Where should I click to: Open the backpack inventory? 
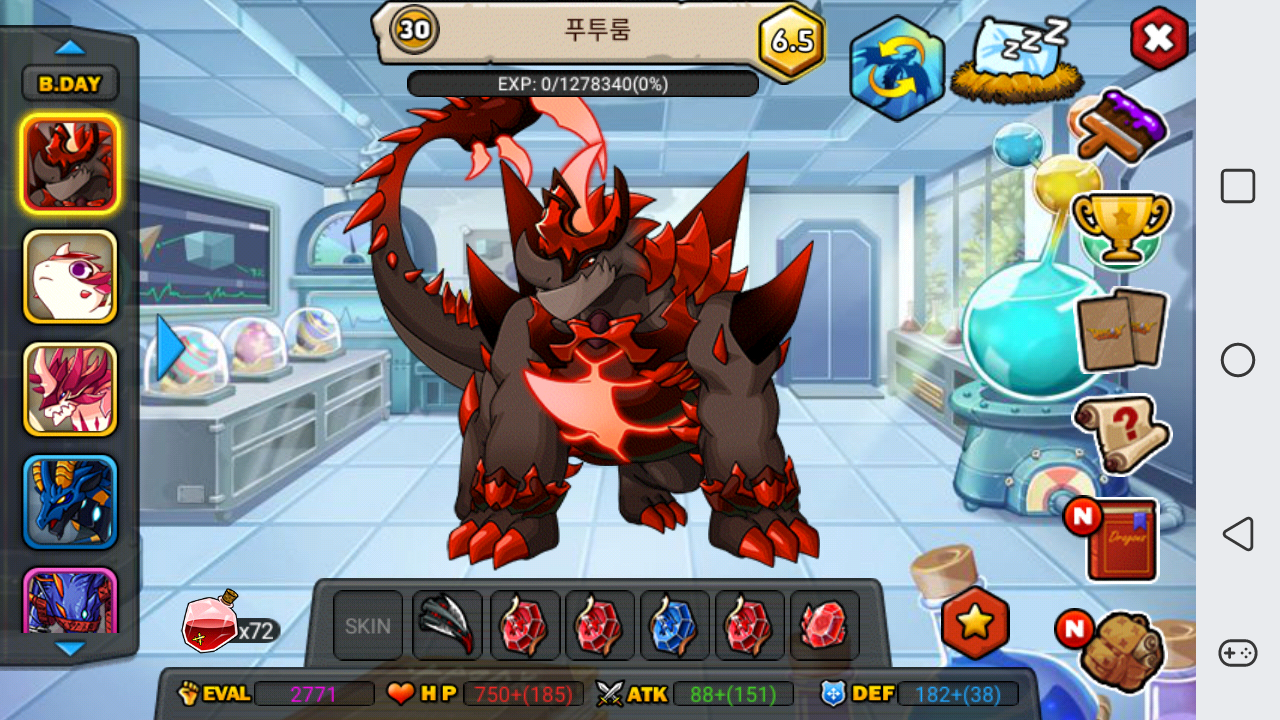pyautogui.click(x=1122, y=648)
